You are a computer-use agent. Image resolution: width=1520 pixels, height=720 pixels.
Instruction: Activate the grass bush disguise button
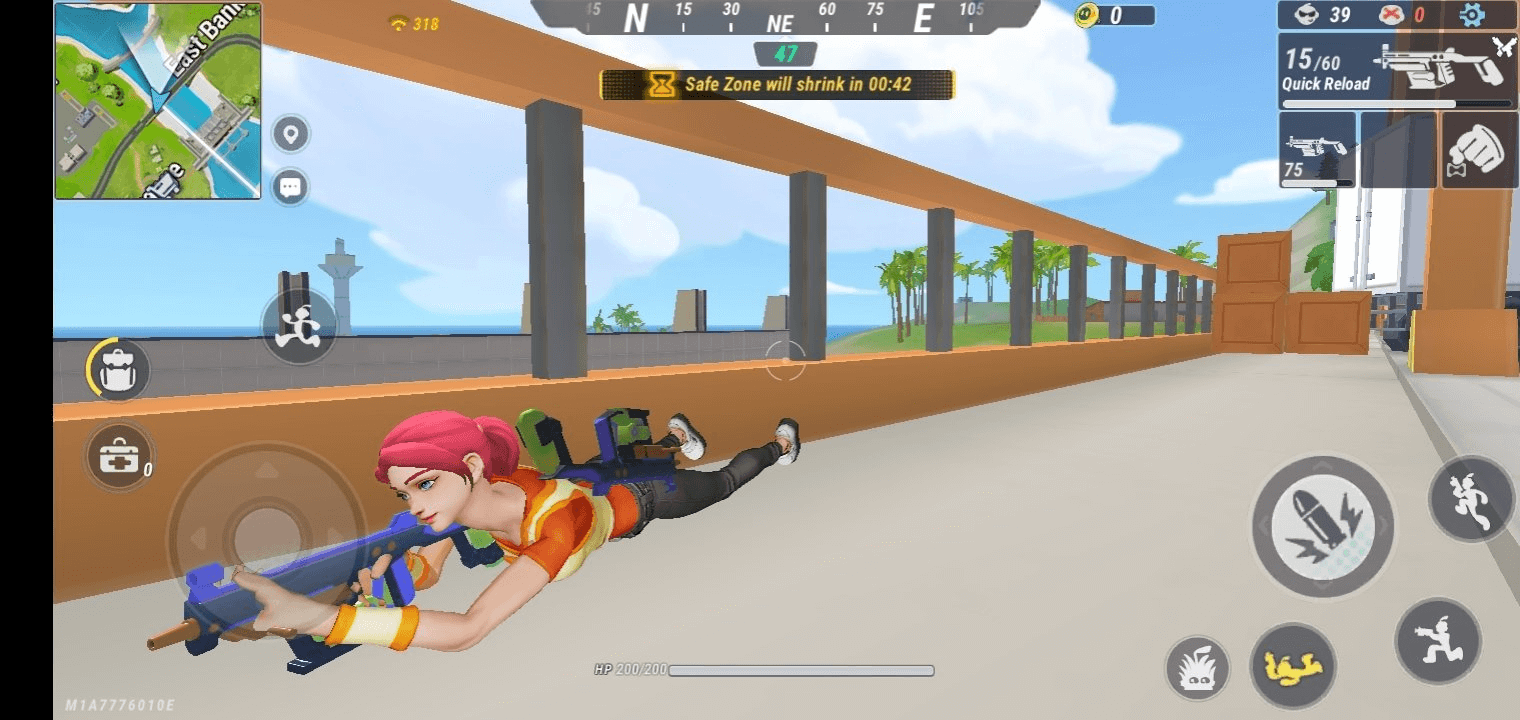pos(1197,669)
